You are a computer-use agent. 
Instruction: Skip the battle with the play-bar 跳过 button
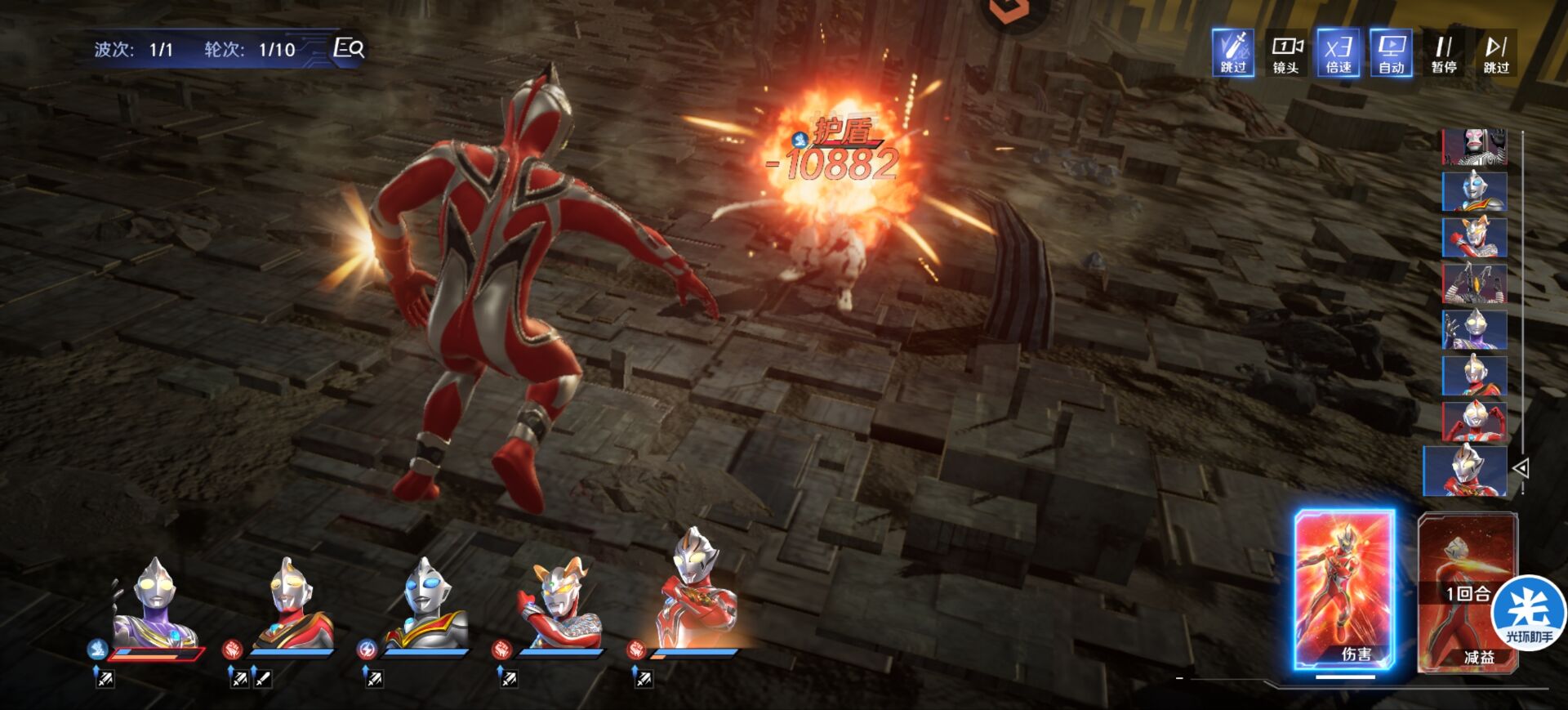pos(1496,53)
